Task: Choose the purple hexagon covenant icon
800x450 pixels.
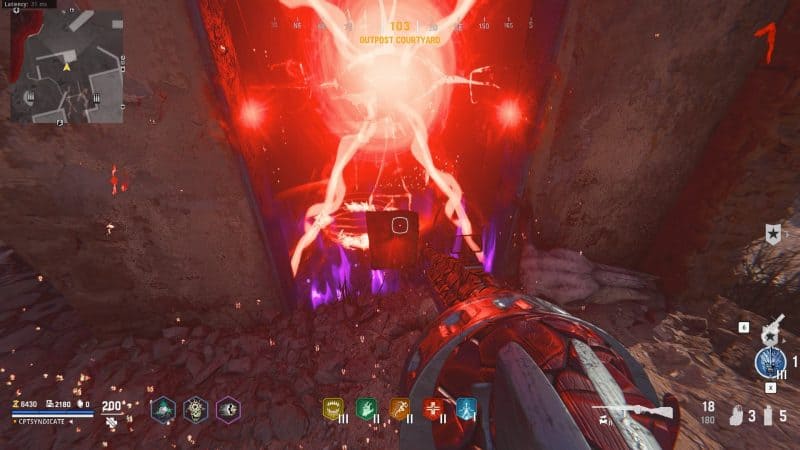Action: coord(229,408)
